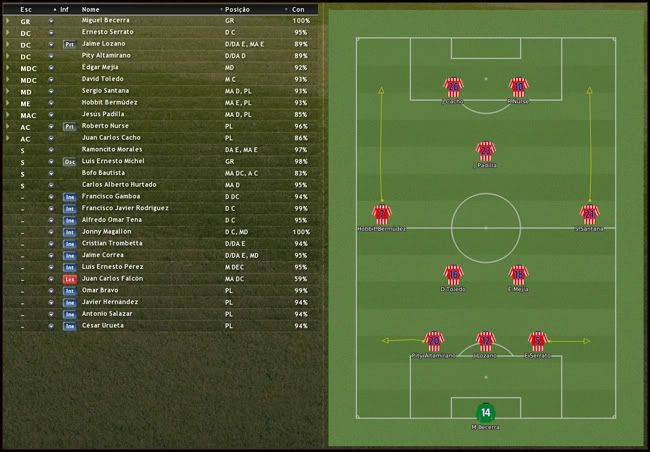Click the Esc column header
The width and height of the screenshot is (650, 452).
tap(26, 8)
